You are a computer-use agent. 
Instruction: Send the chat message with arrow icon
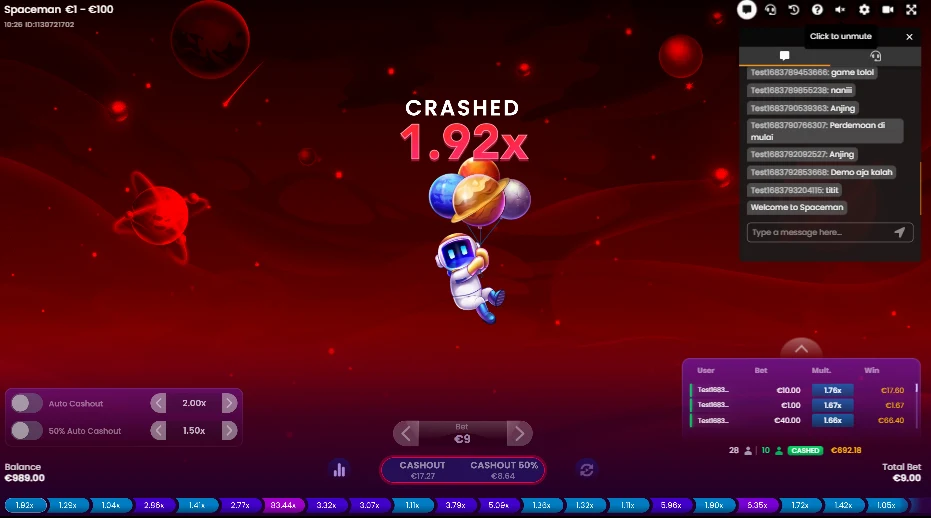(899, 232)
